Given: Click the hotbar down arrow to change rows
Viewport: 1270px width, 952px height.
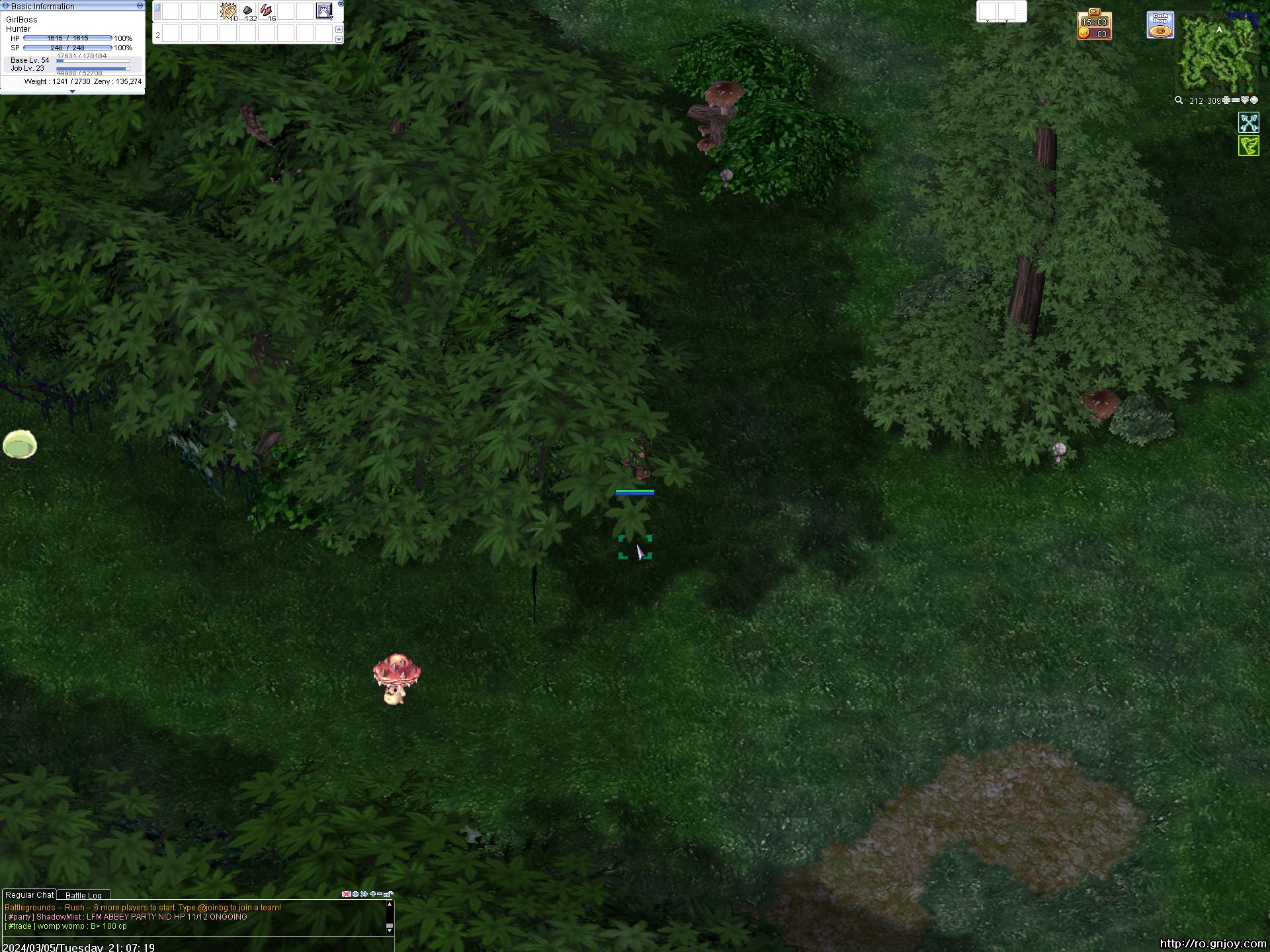Looking at the screenshot, I should pyautogui.click(x=339, y=40).
